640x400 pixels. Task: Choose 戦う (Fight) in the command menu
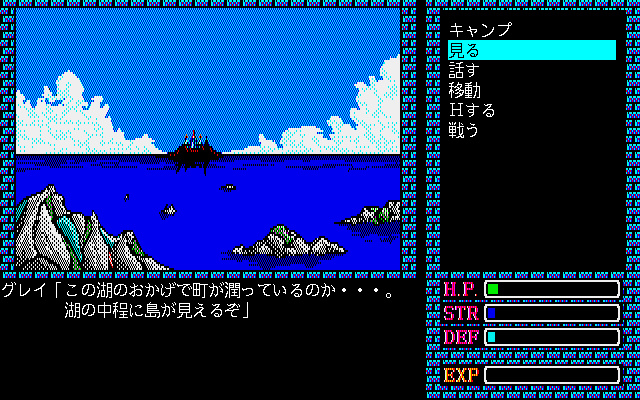point(465,130)
